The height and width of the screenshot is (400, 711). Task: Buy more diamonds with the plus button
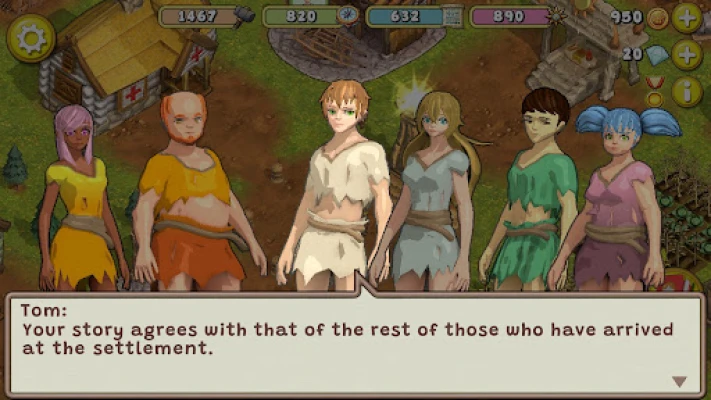[x=687, y=55]
